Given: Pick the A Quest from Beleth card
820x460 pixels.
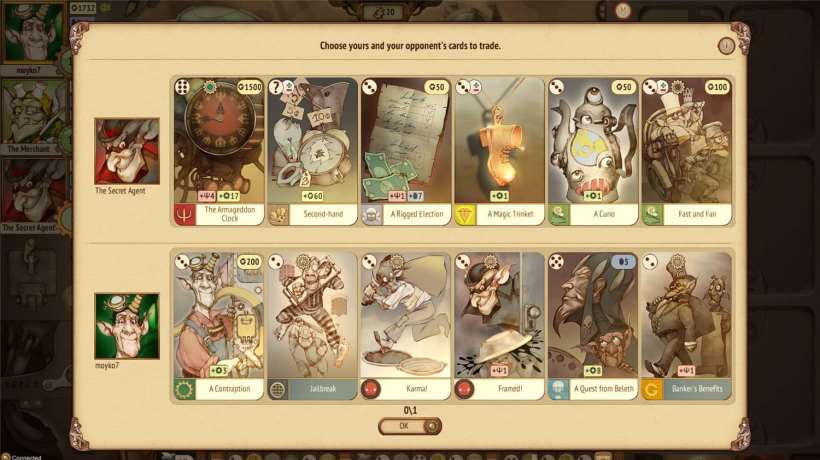Looking at the screenshot, I should coord(593,325).
